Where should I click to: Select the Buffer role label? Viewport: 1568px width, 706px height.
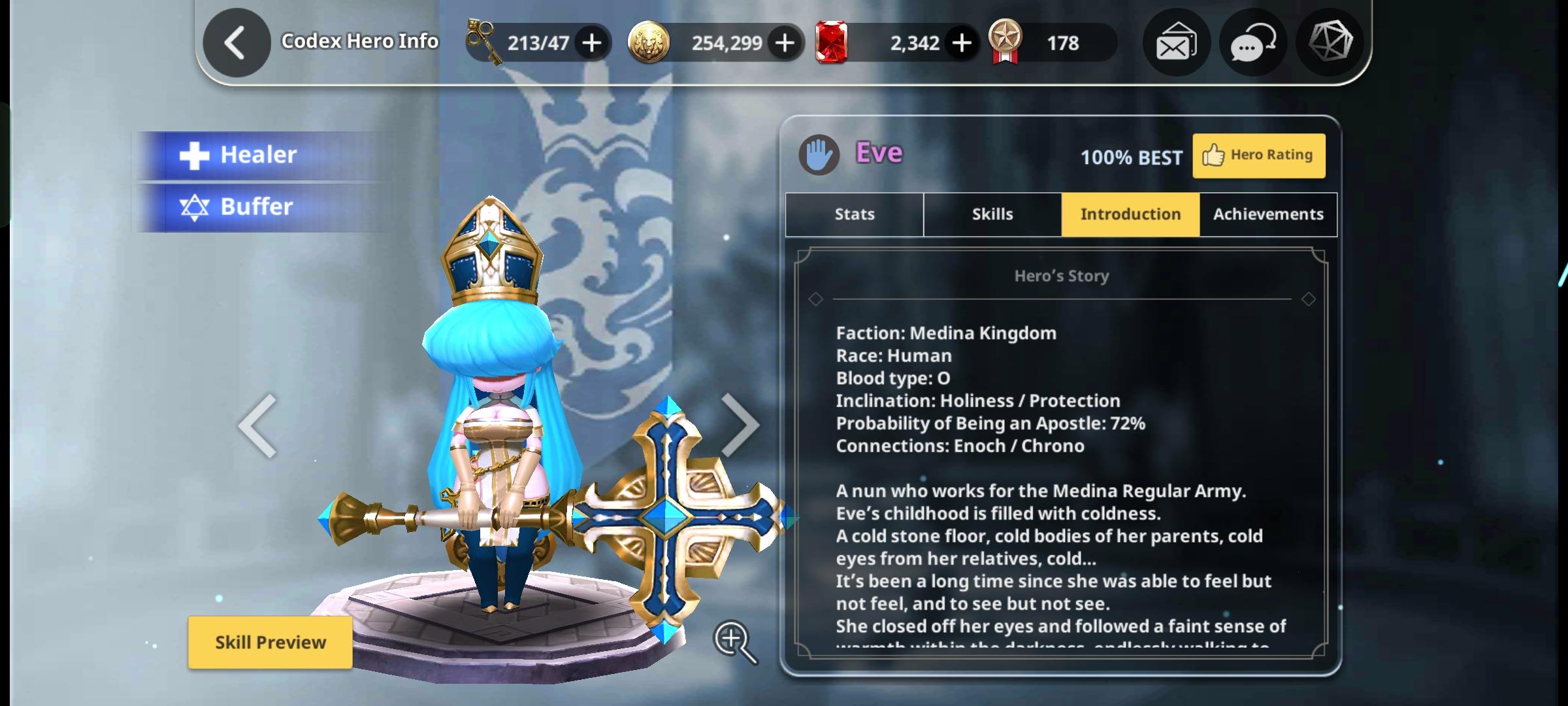pyautogui.click(x=257, y=206)
